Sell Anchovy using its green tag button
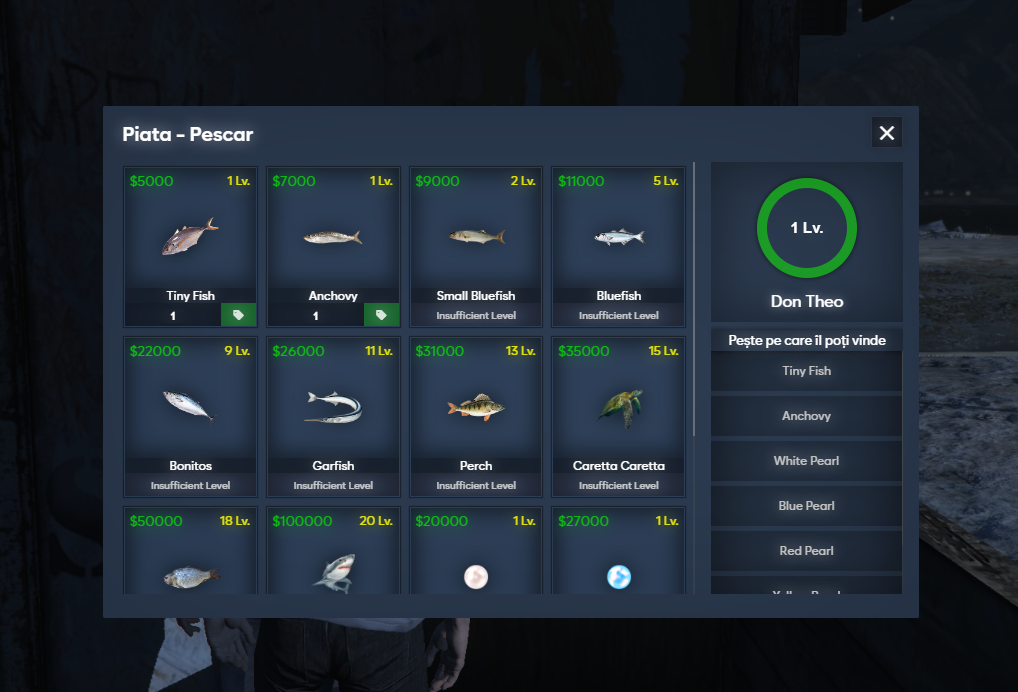This screenshot has width=1018, height=692. (381, 315)
